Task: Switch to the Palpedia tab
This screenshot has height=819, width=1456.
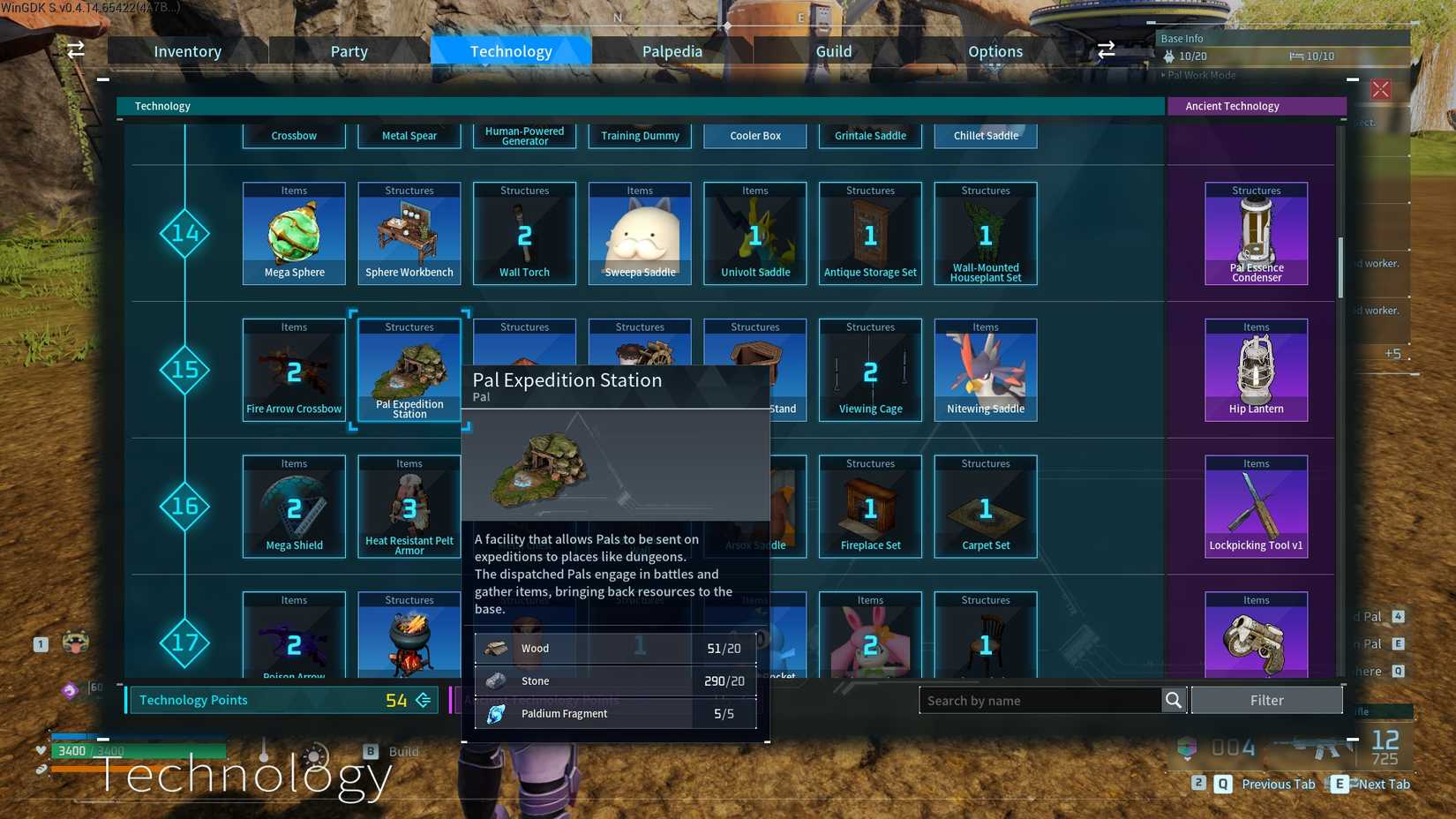Action: (672, 50)
